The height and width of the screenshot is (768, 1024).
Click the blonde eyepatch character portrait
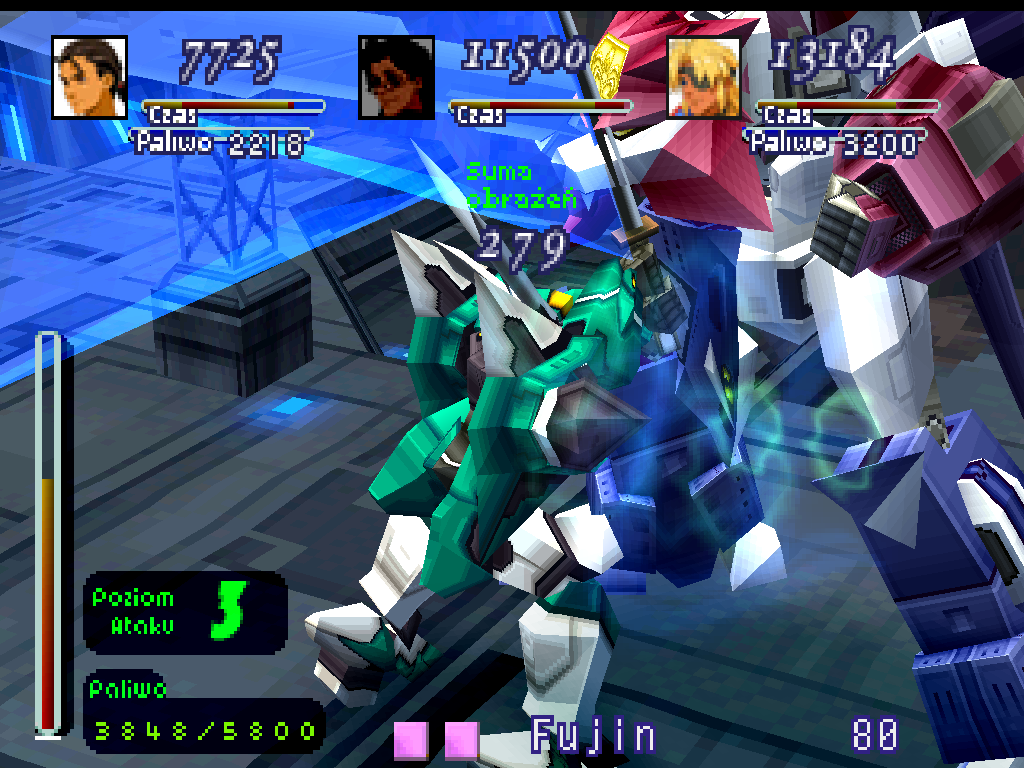pyautogui.click(x=703, y=78)
